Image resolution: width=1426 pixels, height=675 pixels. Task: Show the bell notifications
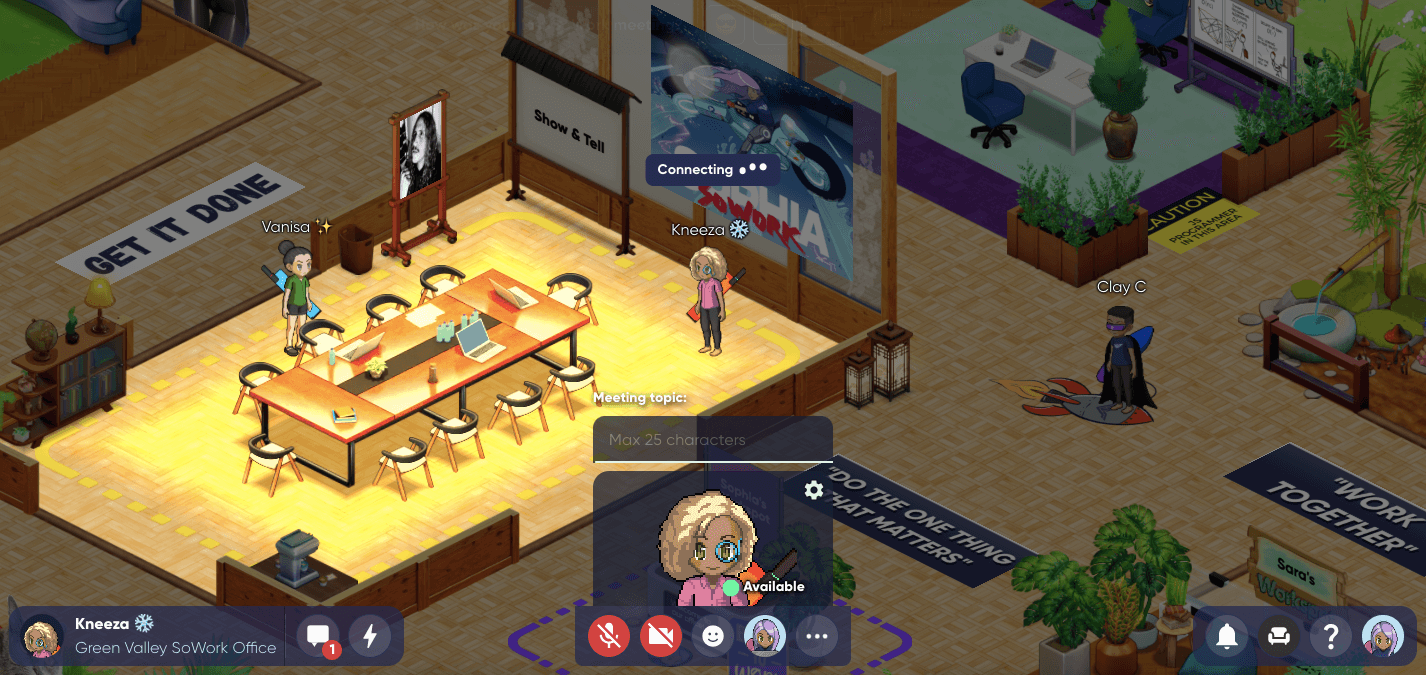pos(1227,636)
